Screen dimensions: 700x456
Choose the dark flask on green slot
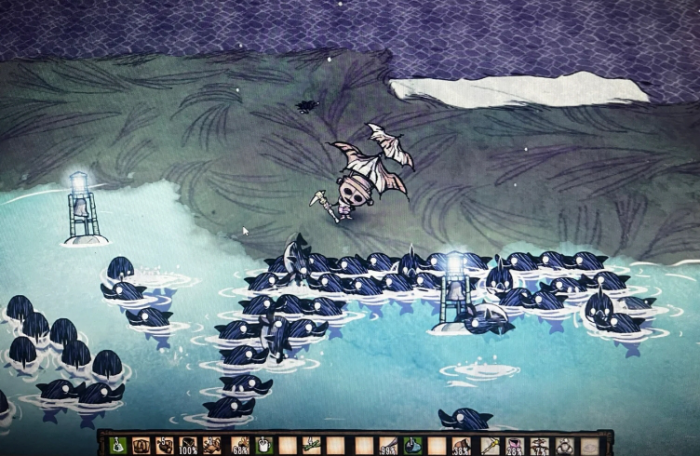point(412,445)
